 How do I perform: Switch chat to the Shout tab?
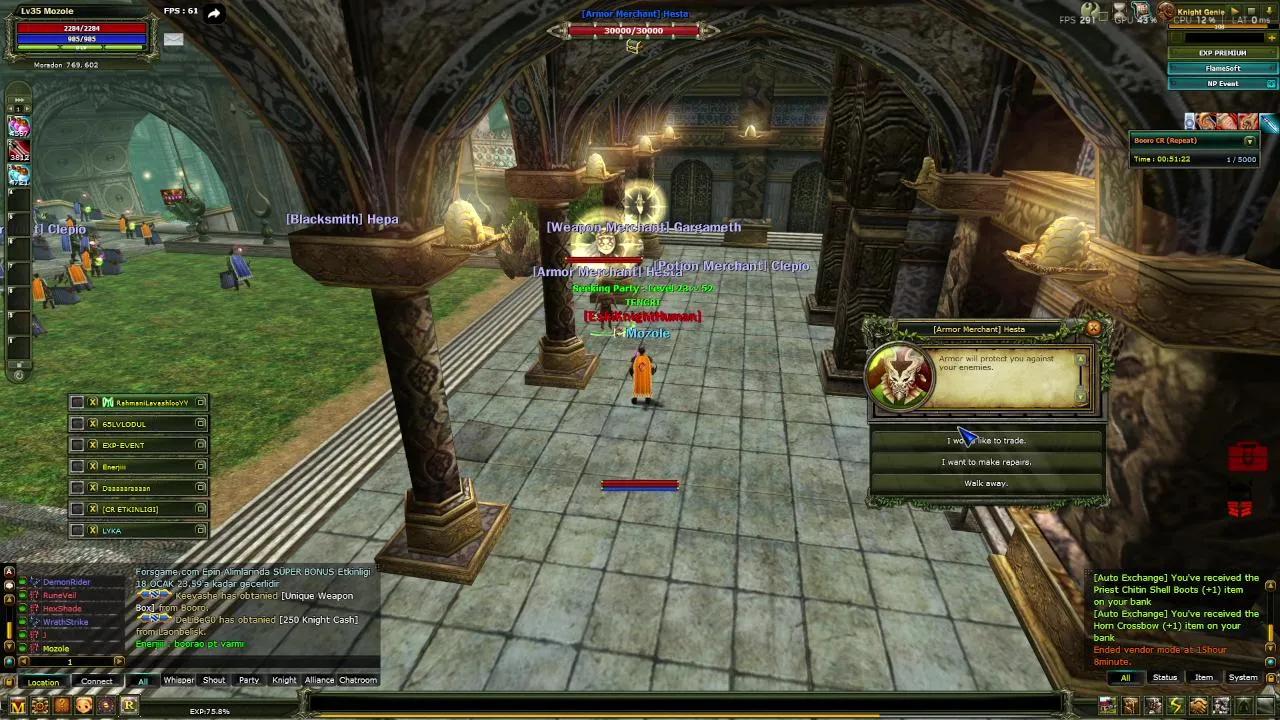click(x=214, y=680)
